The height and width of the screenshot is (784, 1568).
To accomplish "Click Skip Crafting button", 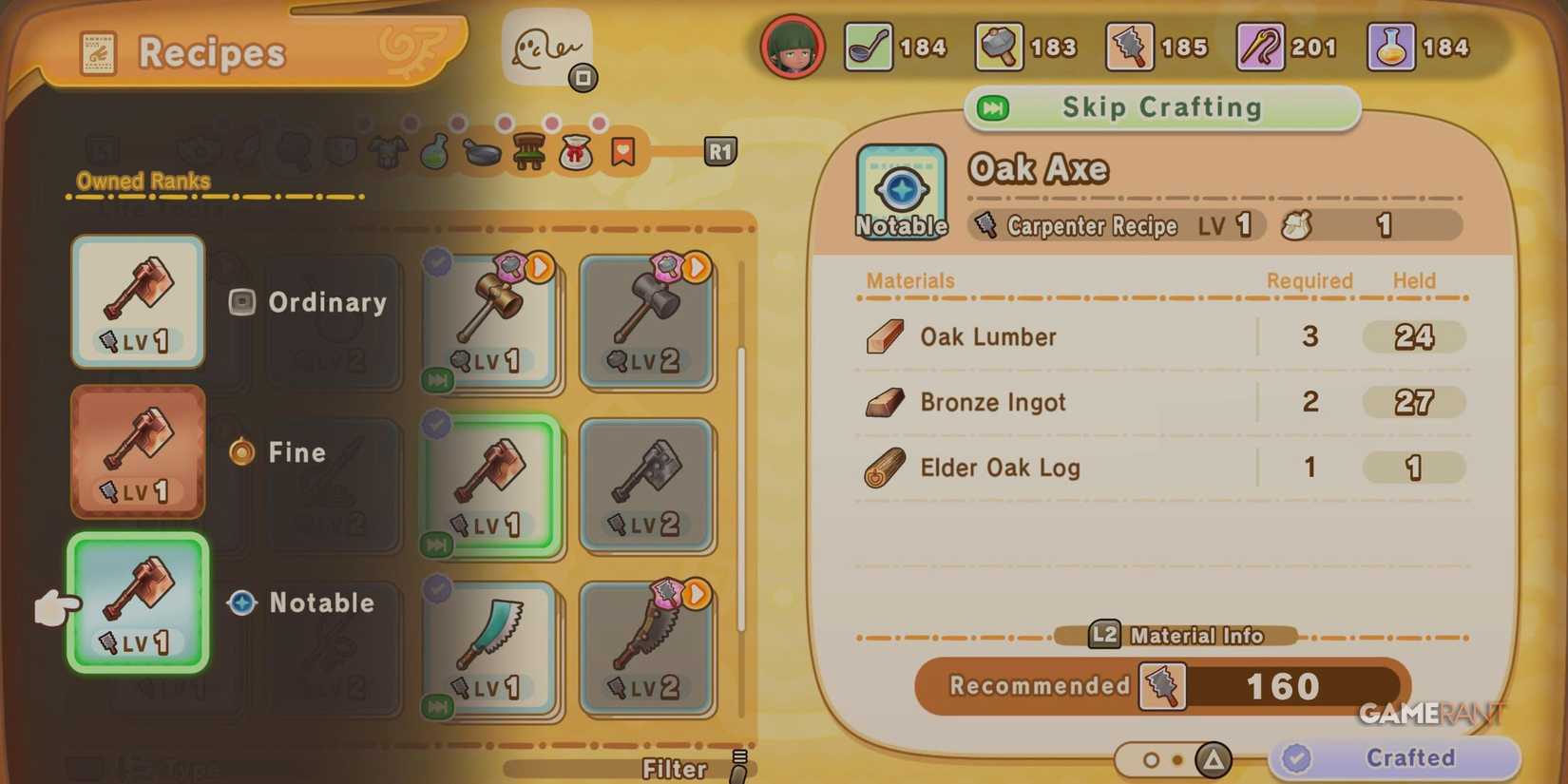I will click(x=1161, y=107).
